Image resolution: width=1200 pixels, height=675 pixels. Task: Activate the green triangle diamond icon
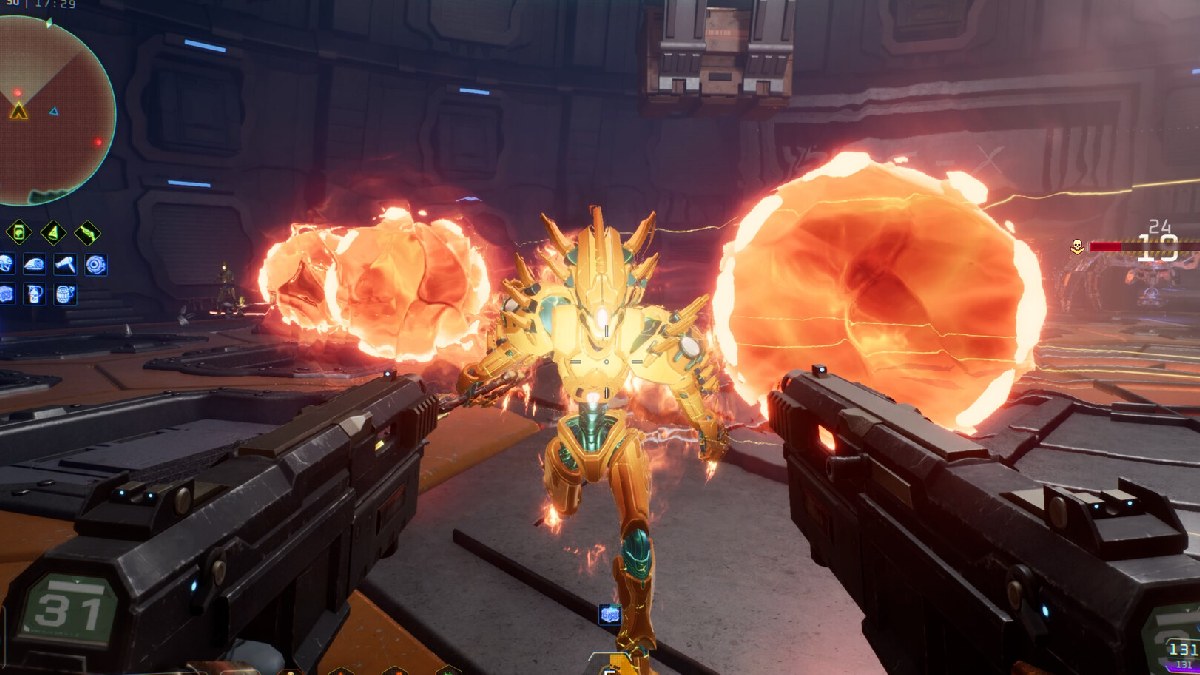coord(53,233)
